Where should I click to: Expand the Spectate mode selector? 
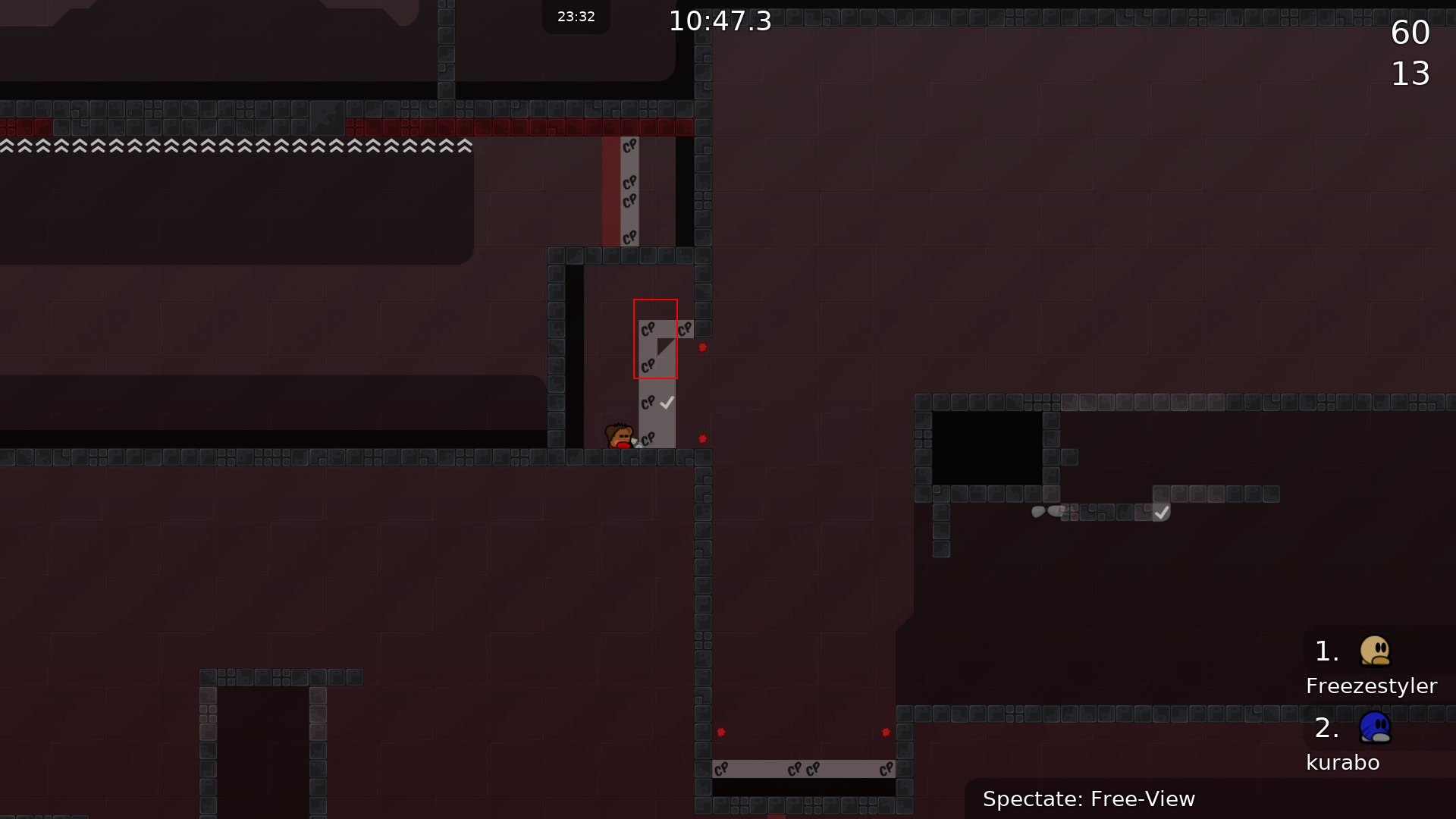pos(1090,799)
